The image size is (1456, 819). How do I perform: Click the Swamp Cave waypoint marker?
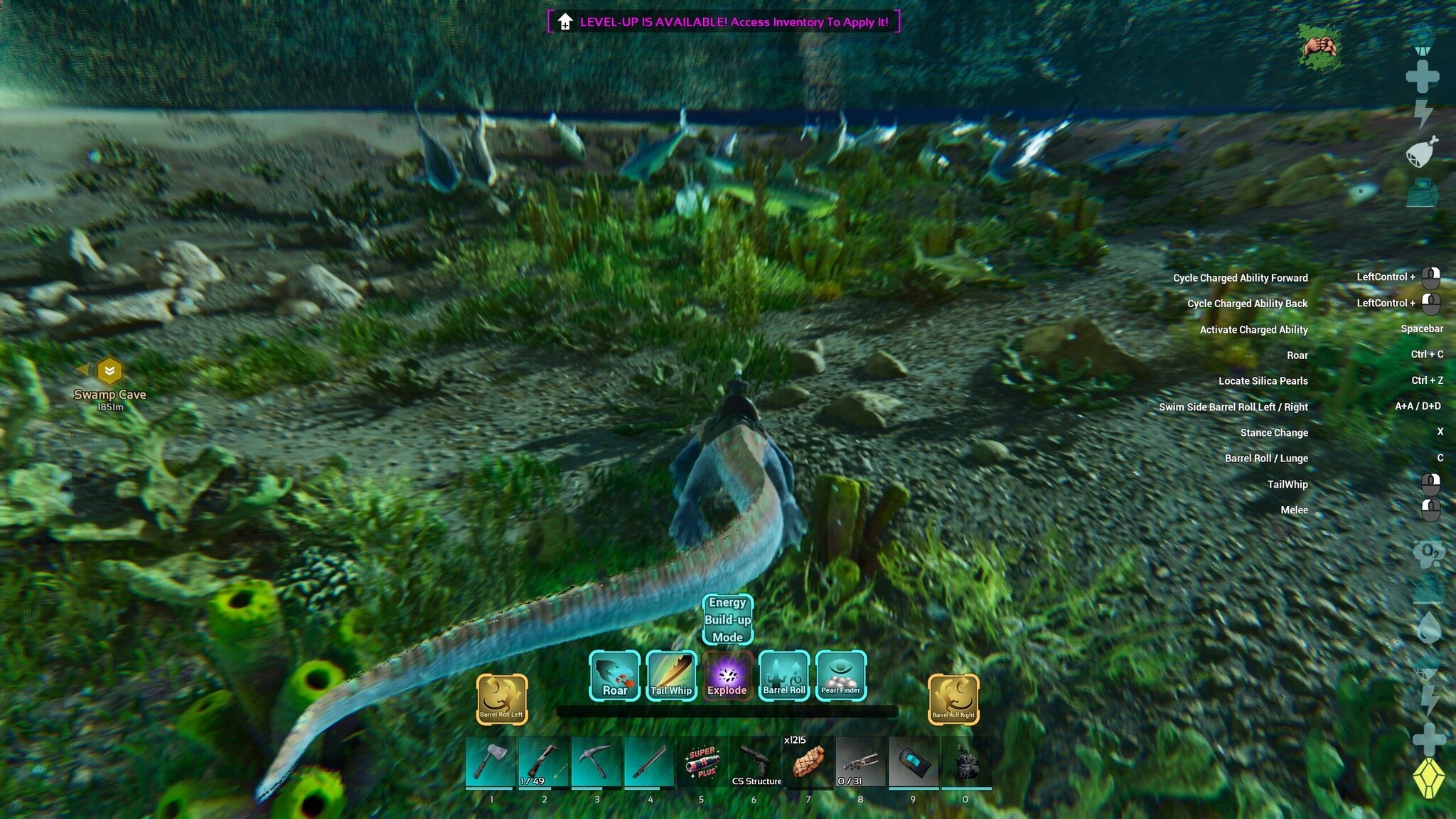click(x=109, y=371)
